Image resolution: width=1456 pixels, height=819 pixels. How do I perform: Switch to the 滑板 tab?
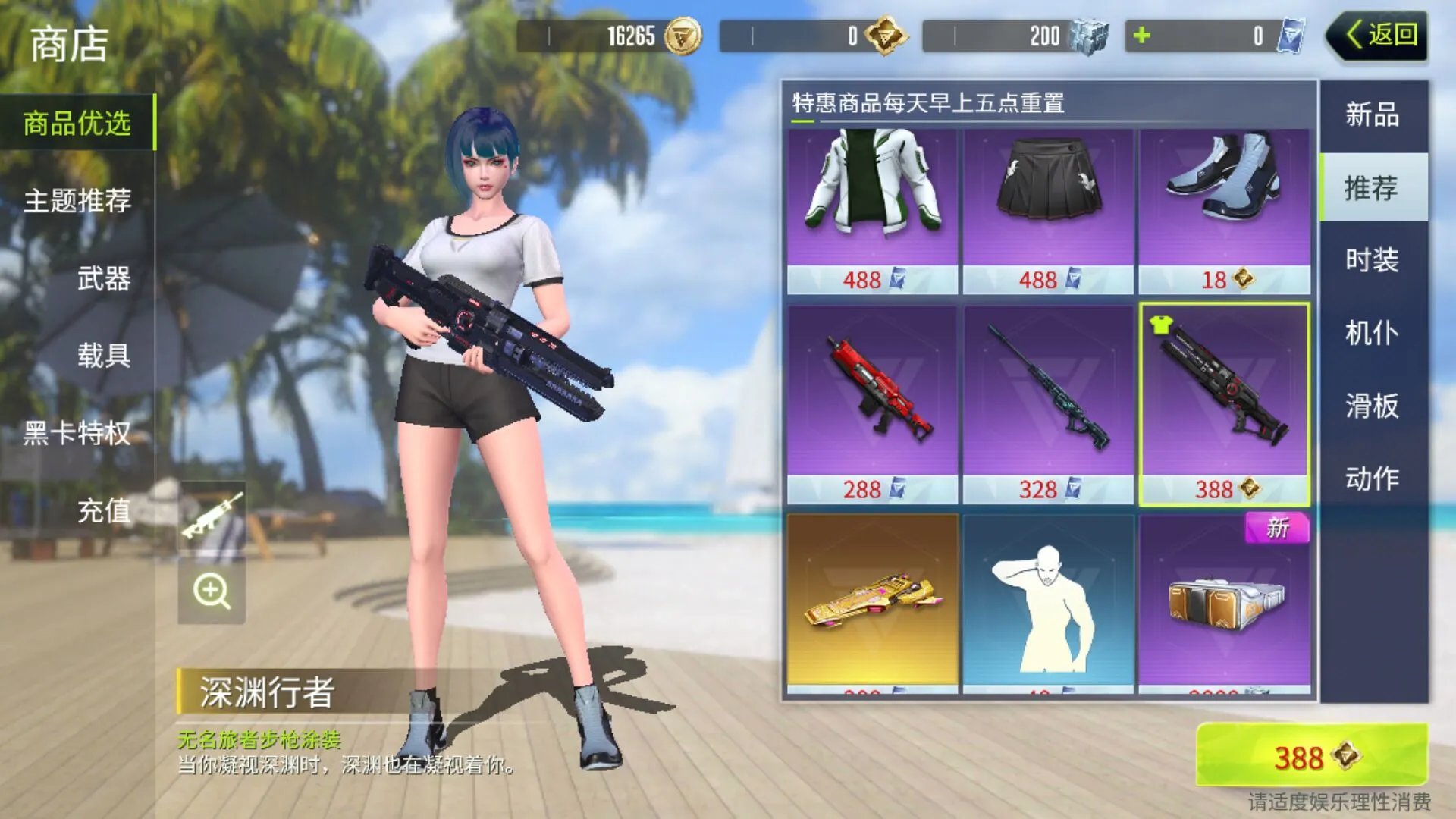[x=1373, y=406]
